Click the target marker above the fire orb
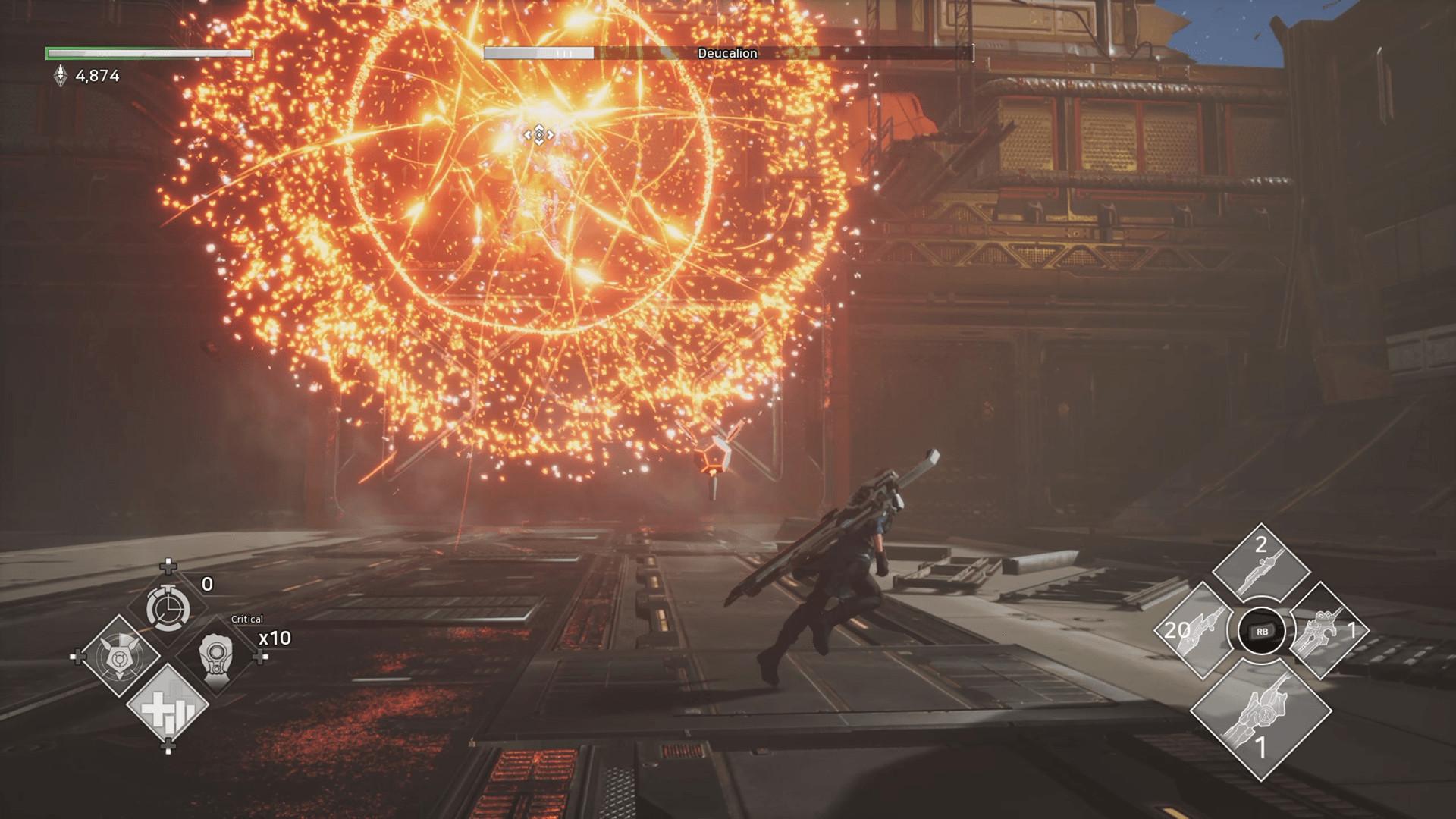This screenshot has width=1456, height=819. pyautogui.click(x=539, y=135)
